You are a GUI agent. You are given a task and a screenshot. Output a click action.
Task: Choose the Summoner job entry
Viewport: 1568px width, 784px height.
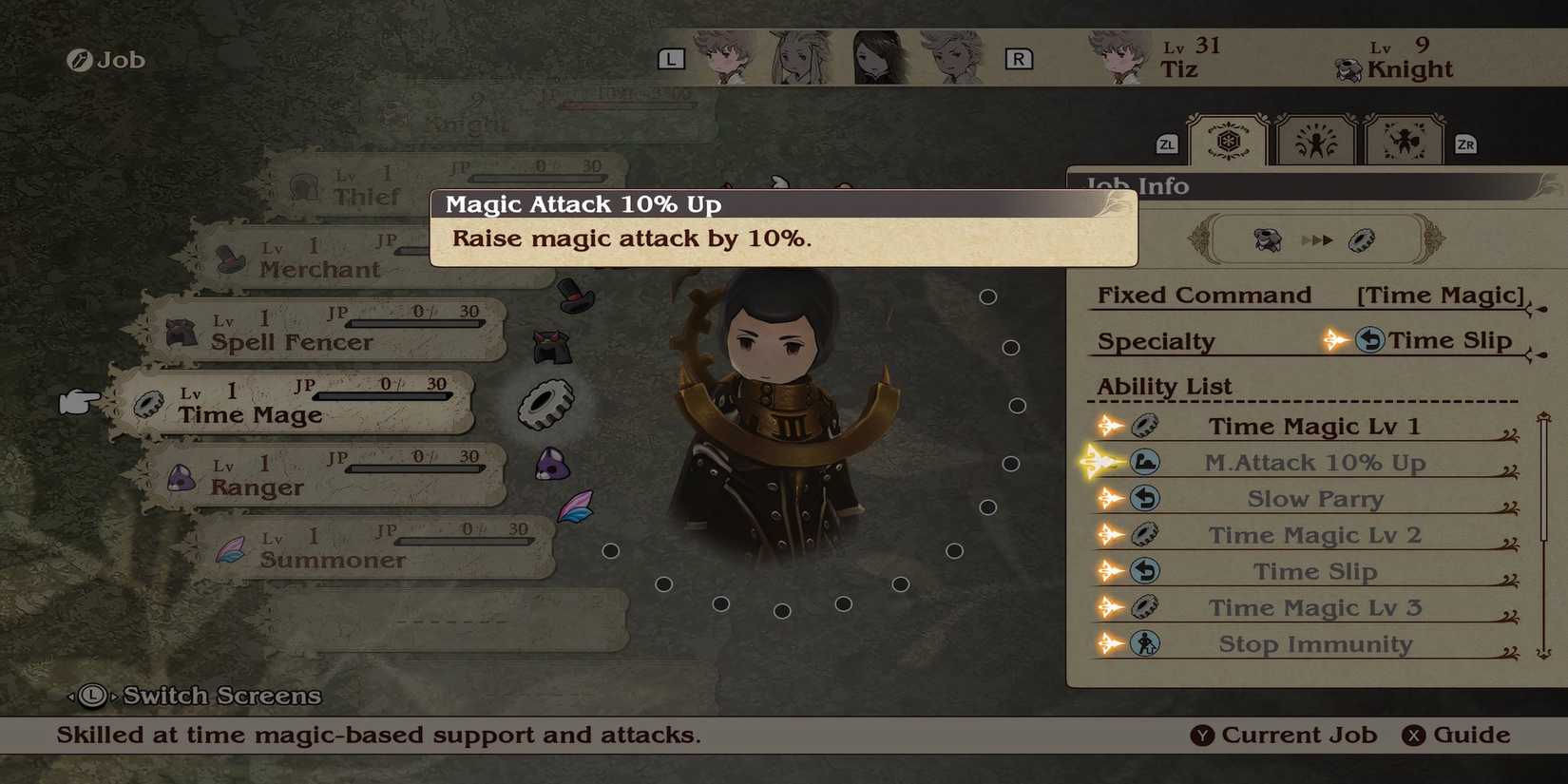[375, 548]
